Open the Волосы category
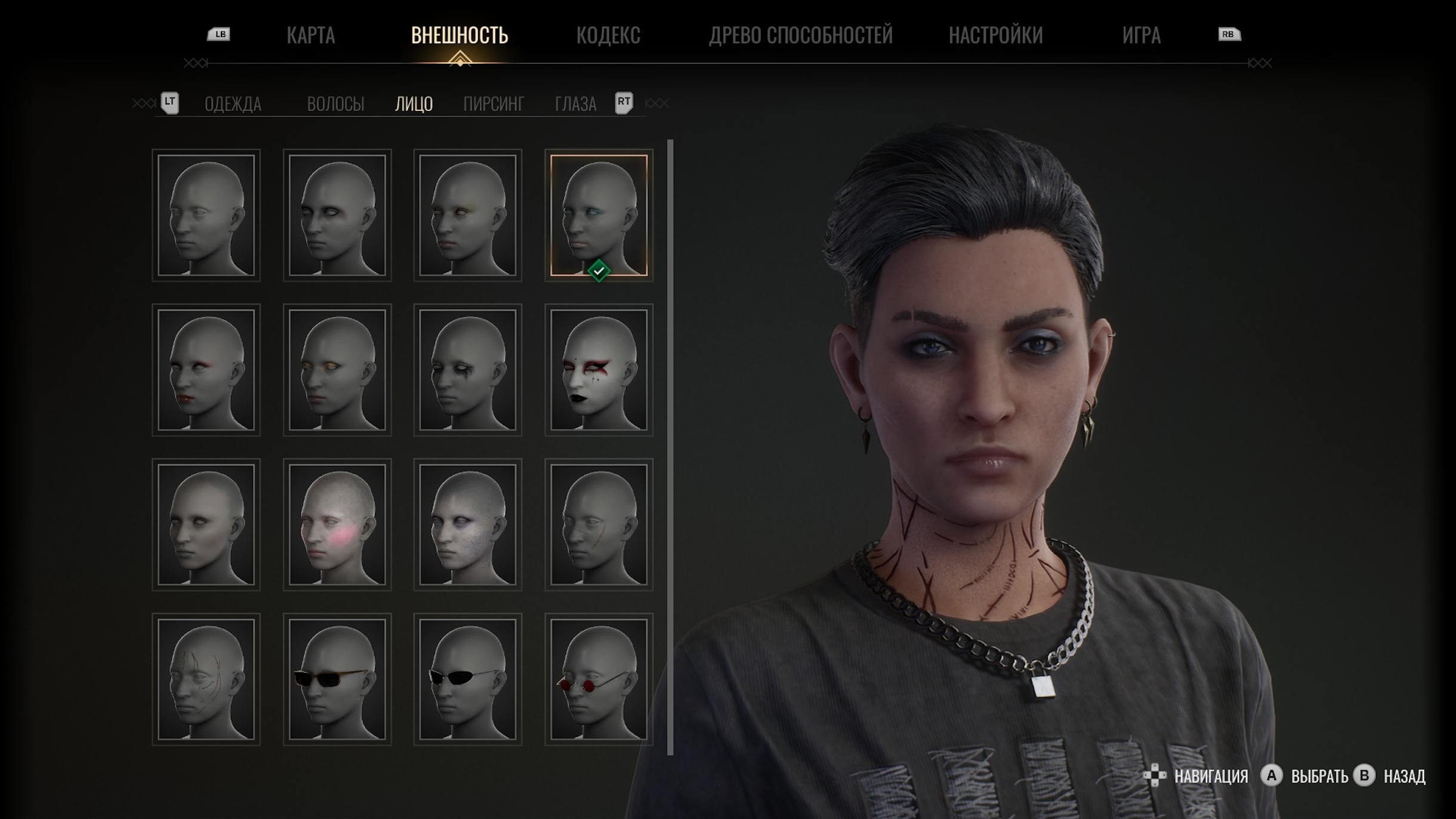This screenshot has height=819, width=1456. tap(335, 104)
